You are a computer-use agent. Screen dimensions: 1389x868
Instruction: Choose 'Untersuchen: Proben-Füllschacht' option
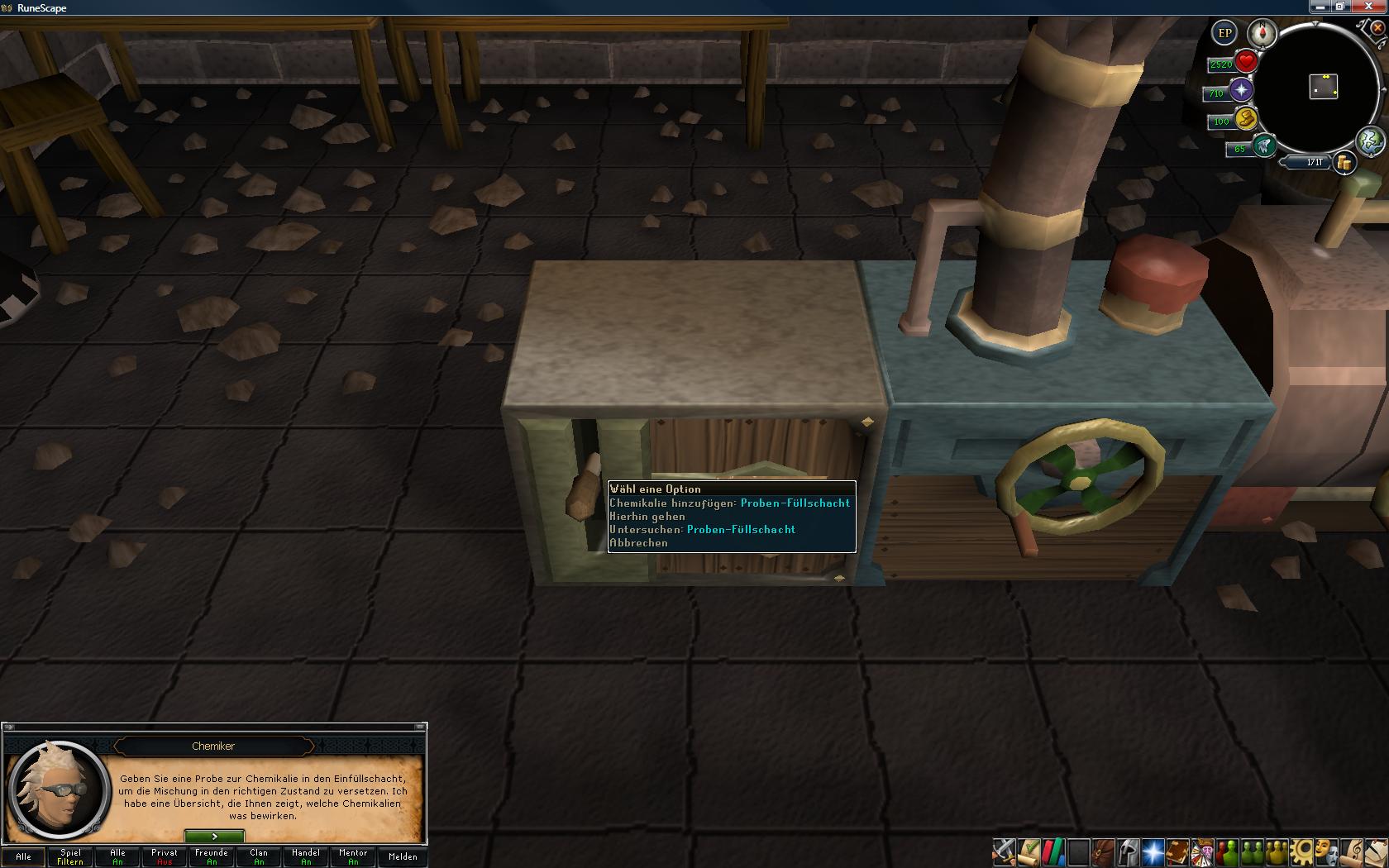coord(702,529)
